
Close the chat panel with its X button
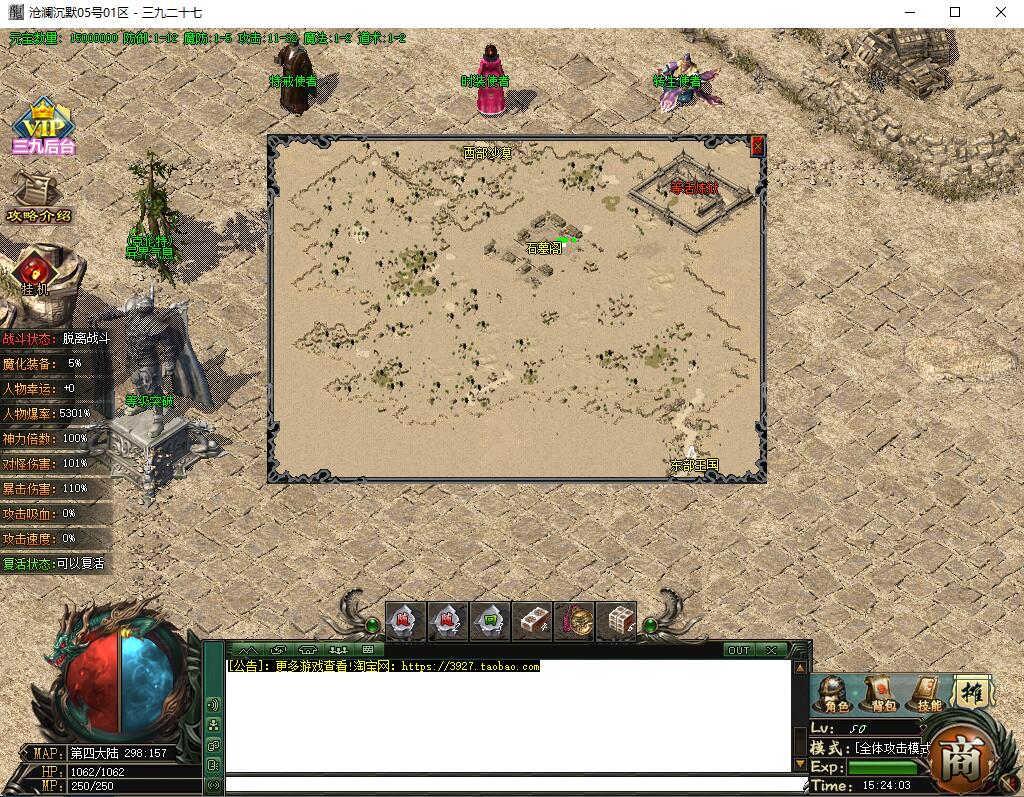click(771, 650)
